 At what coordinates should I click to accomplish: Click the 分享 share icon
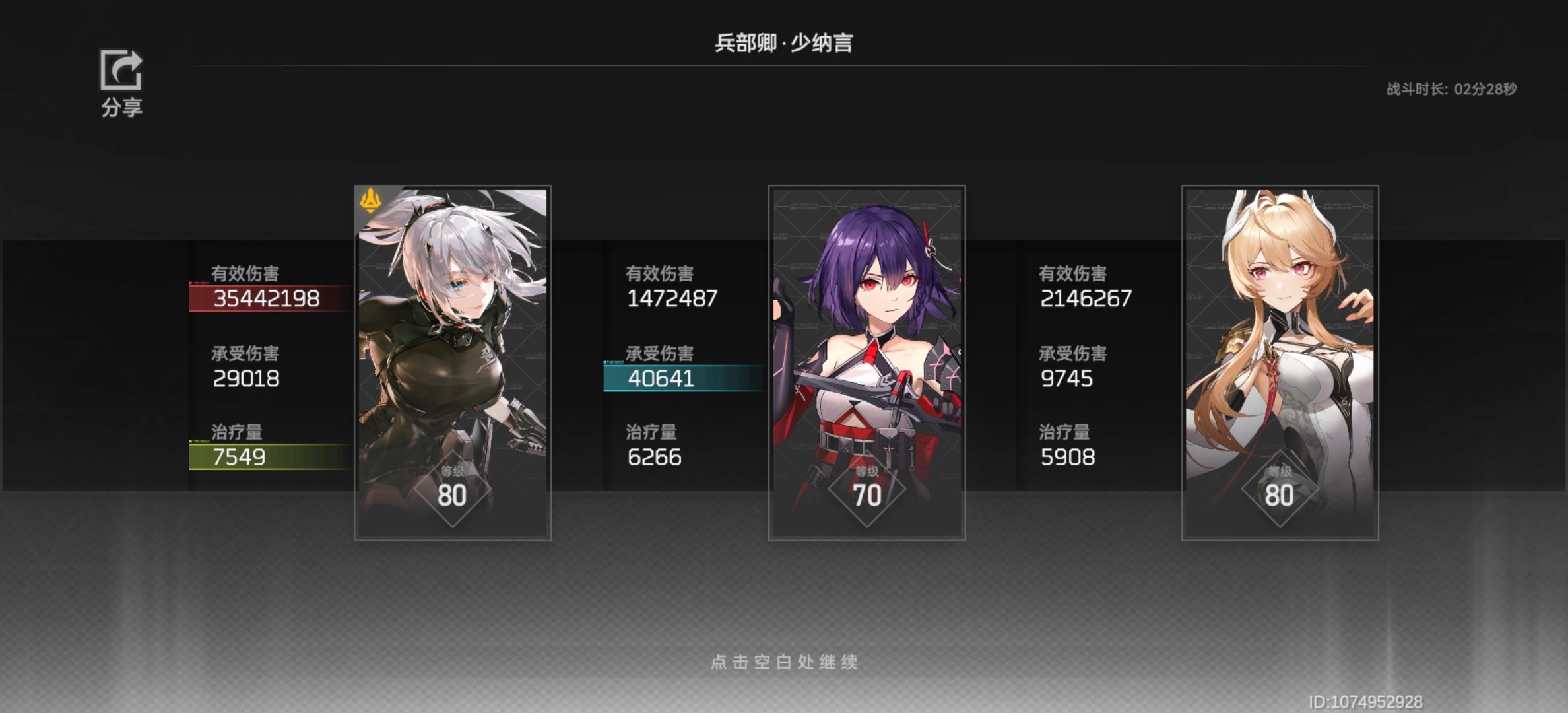pyautogui.click(x=121, y=72)
